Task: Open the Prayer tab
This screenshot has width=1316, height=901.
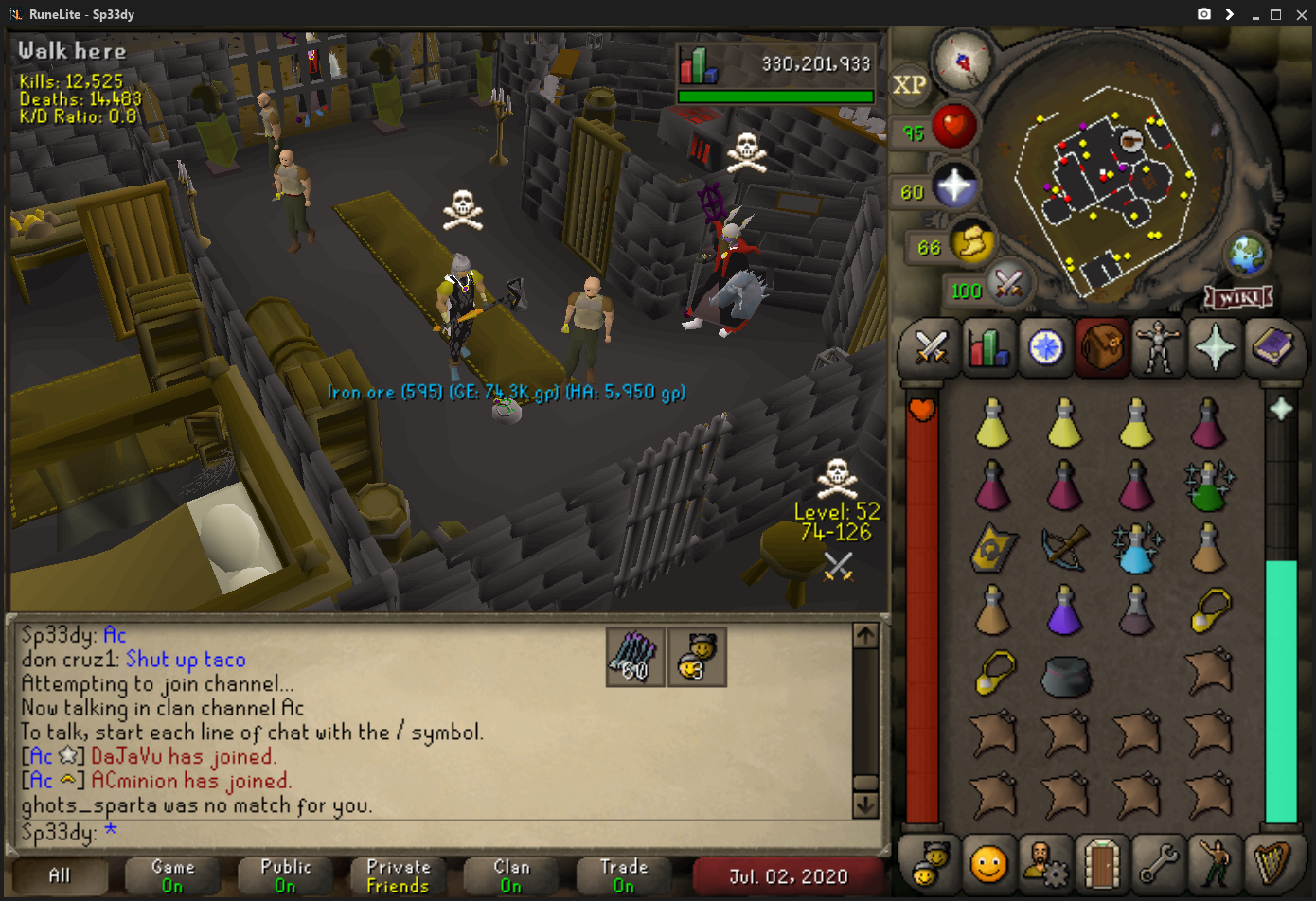Action: (x=1216, y=348)
